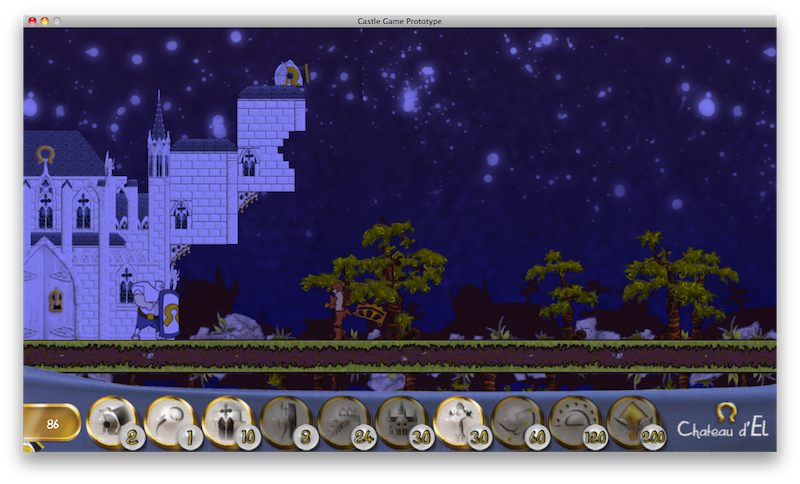Choose the dome icon costing 120
Image resolution: width=800 pixels, height=484 pixels.
(575, 421)
